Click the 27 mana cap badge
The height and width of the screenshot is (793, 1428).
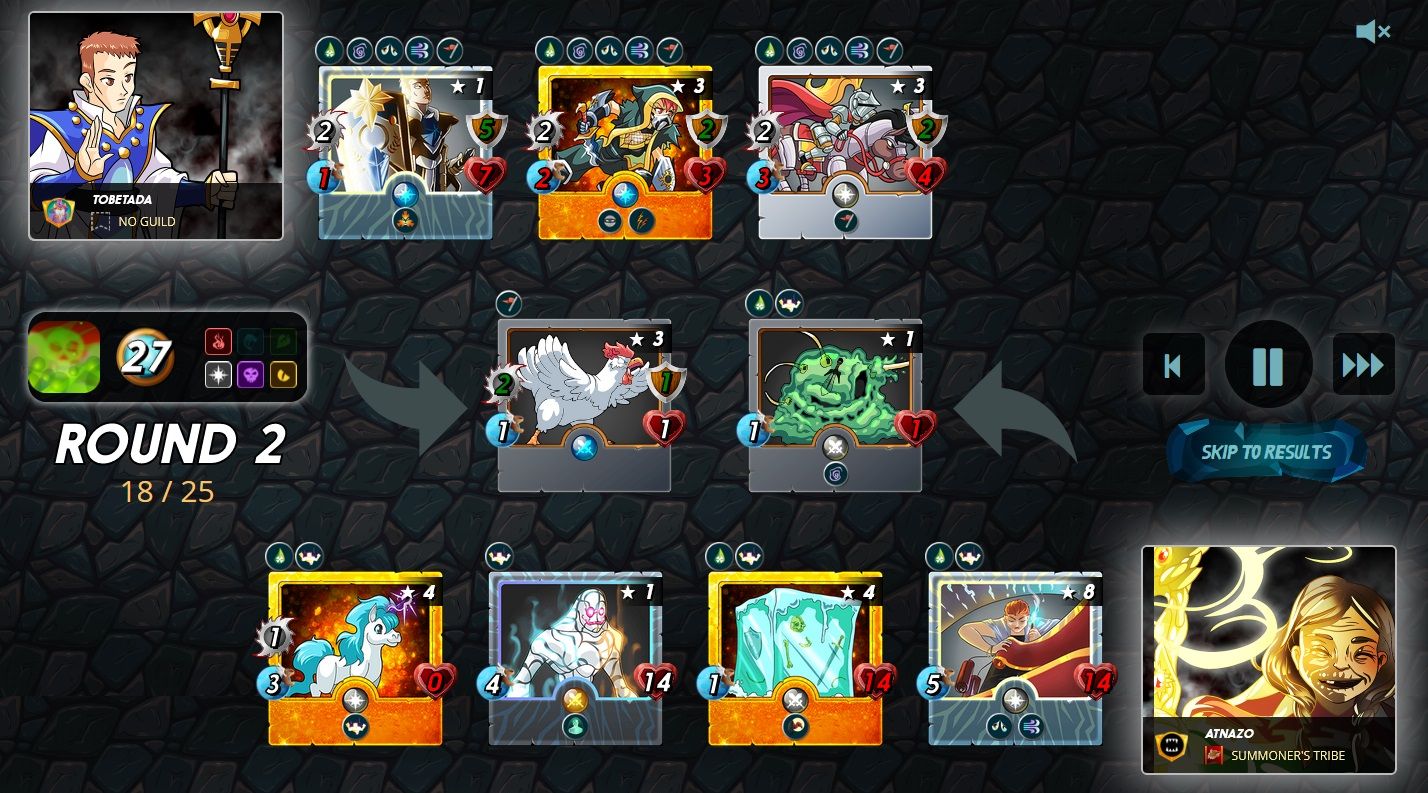[145, 357]
